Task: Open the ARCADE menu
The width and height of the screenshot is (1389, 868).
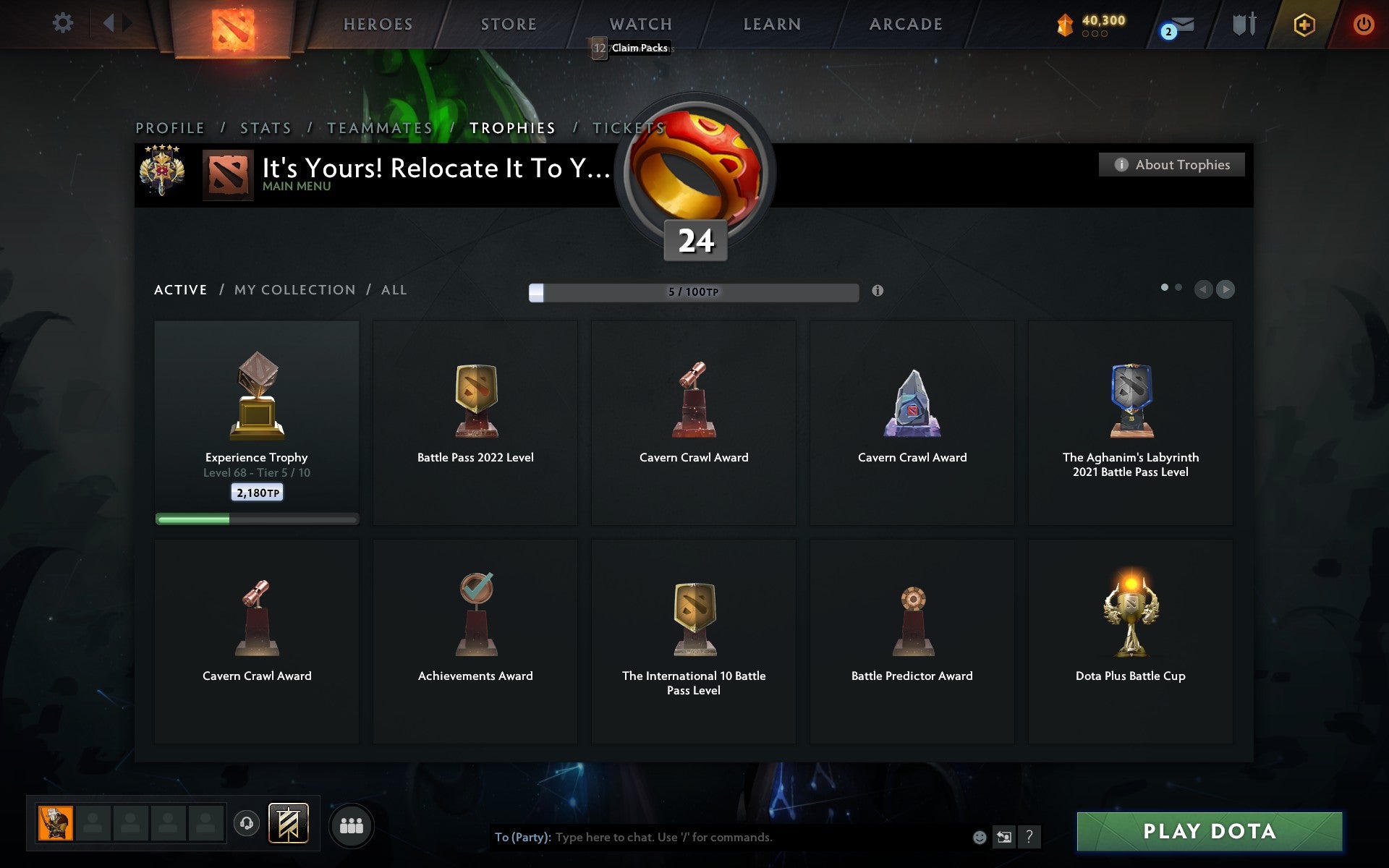Action: [x=906, y=24]
